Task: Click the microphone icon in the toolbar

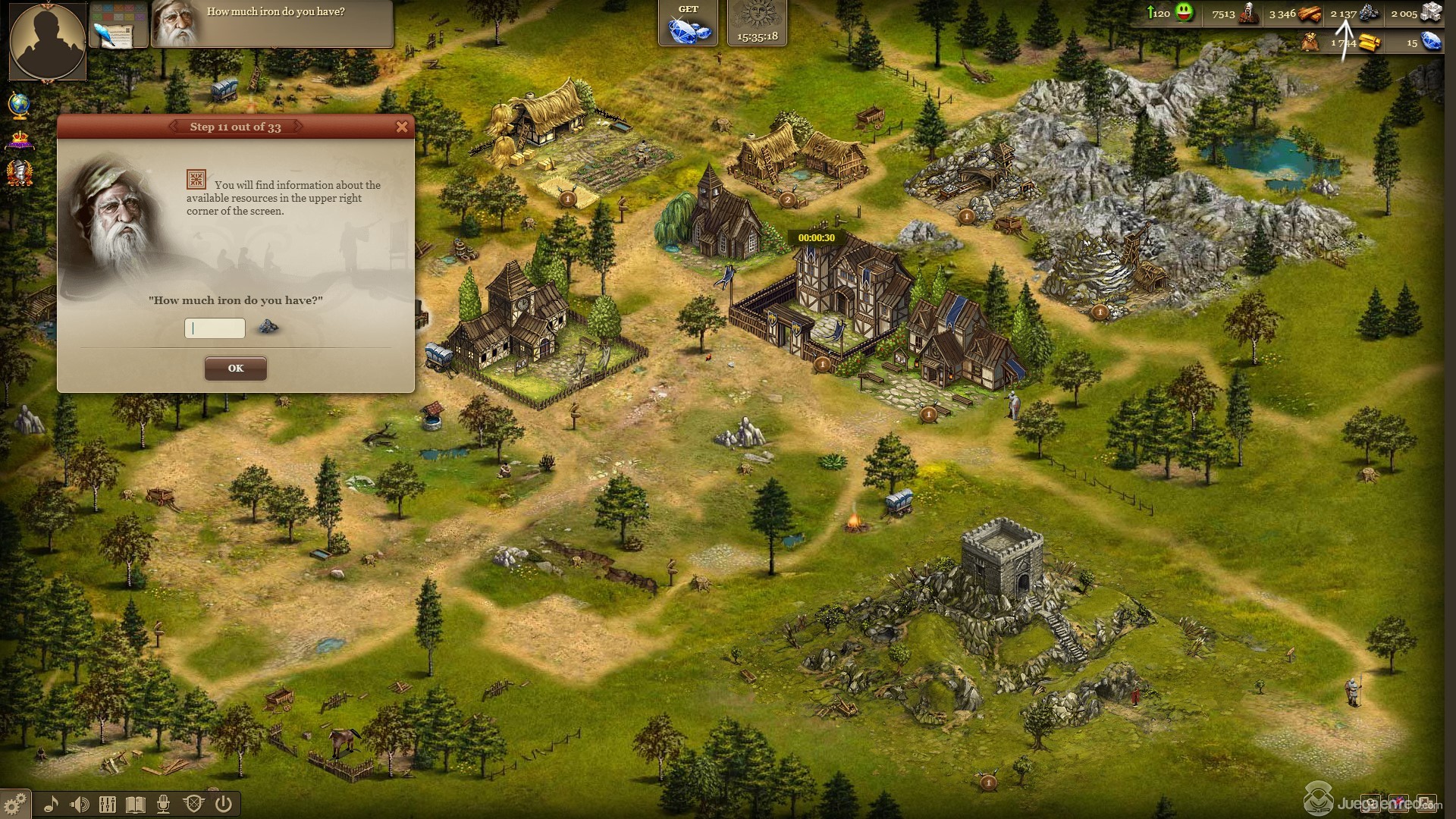Action: click(x=163, y=804)
